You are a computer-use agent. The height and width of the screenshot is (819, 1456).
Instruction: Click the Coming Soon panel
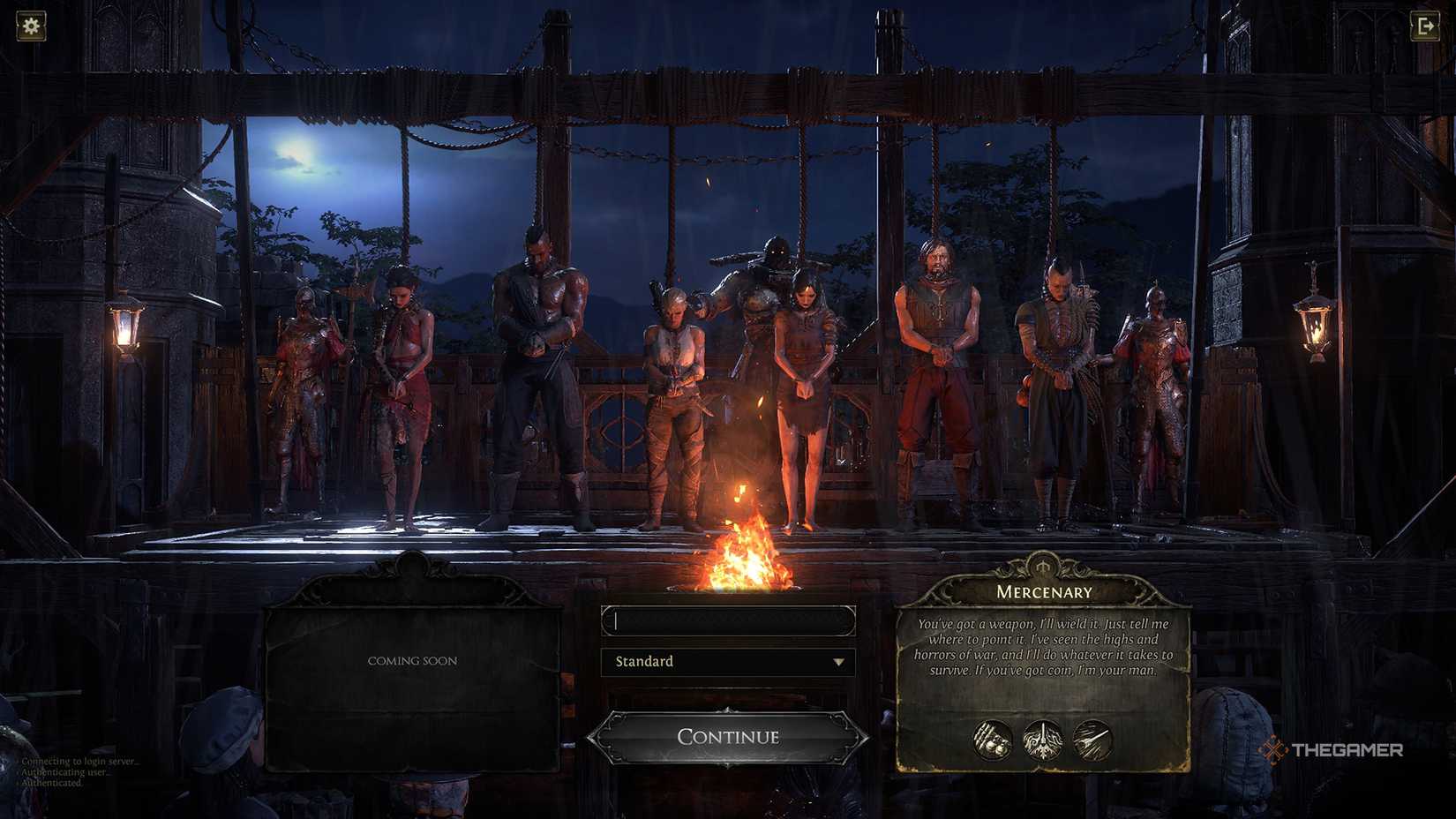(412, 659)
